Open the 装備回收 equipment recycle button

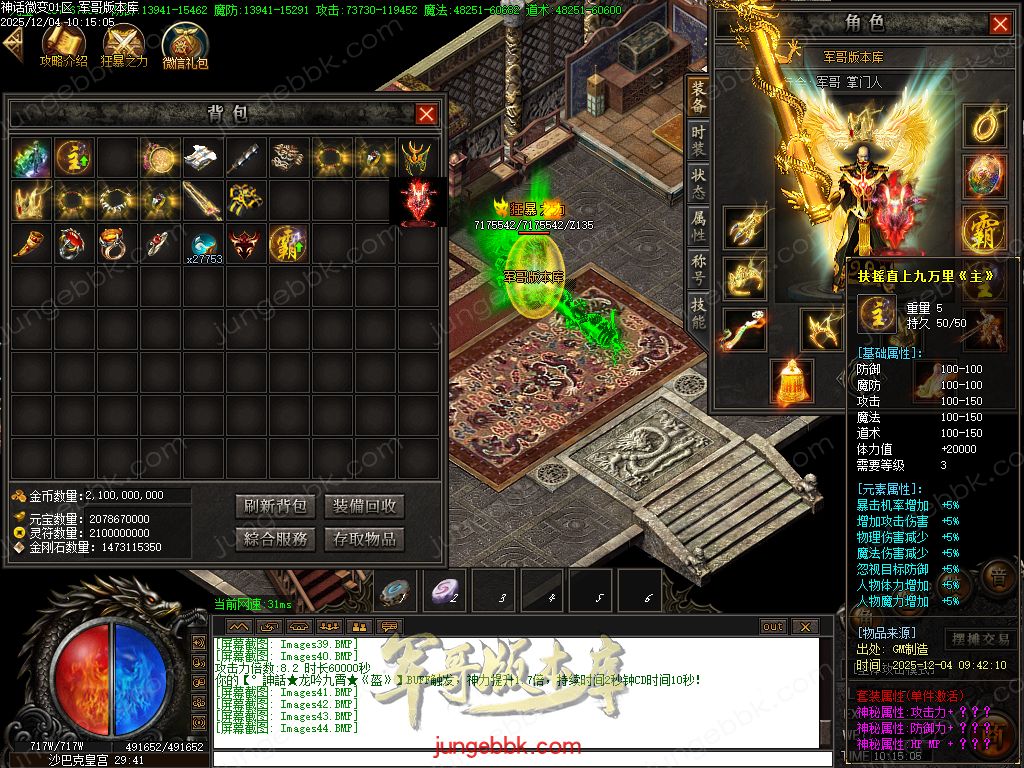364,506
